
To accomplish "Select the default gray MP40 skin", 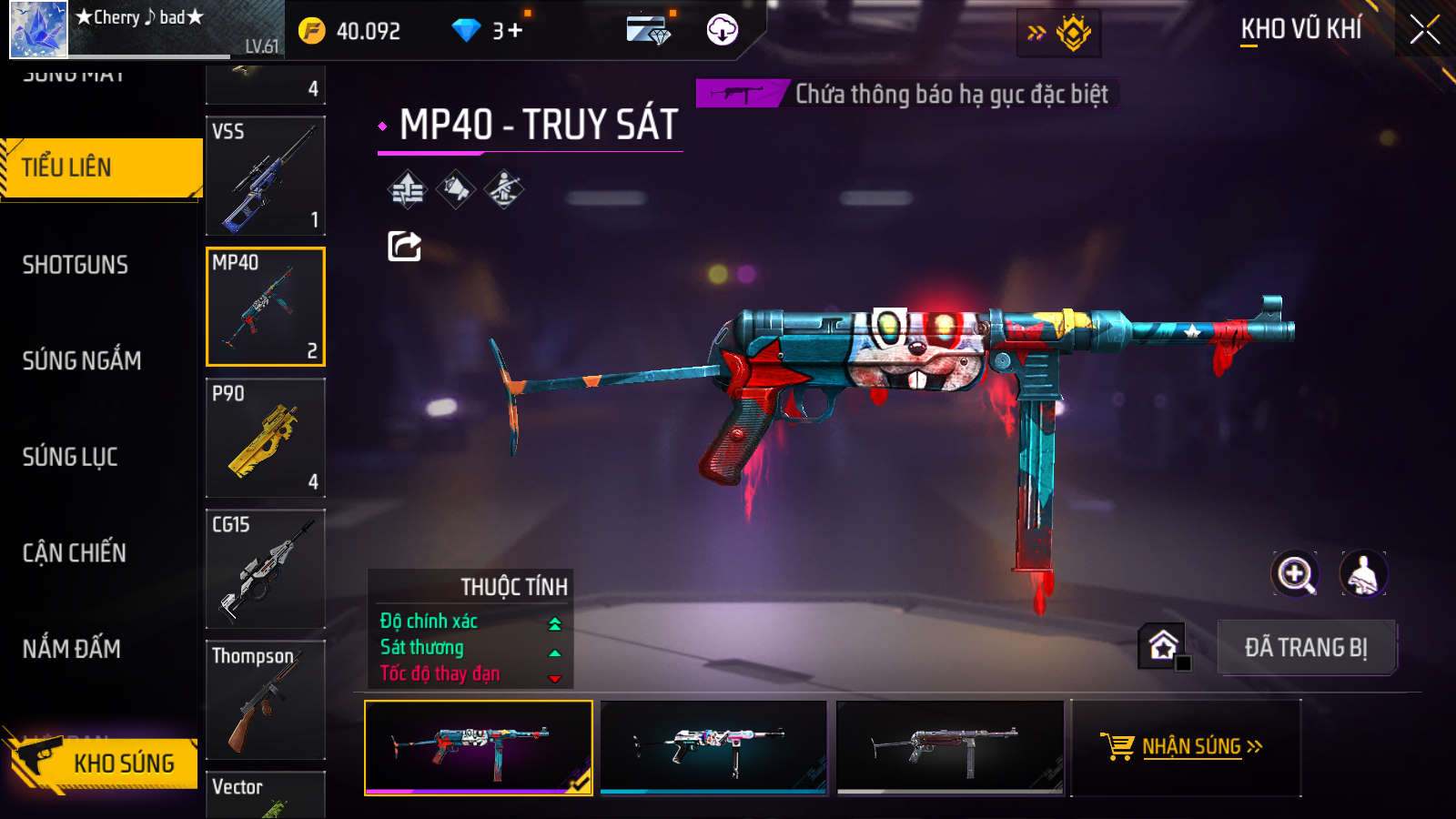I will click(950, 747).
